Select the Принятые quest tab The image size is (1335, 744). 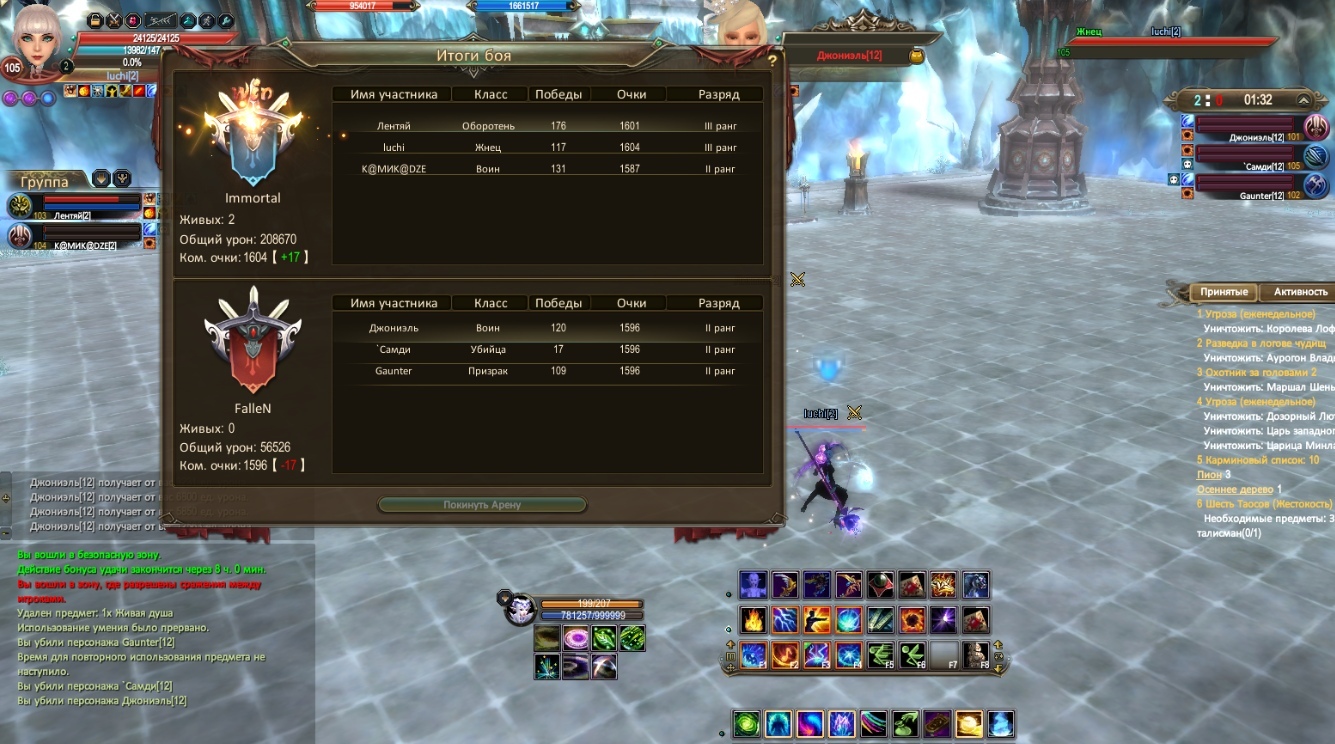click(x=1223, y=292)
